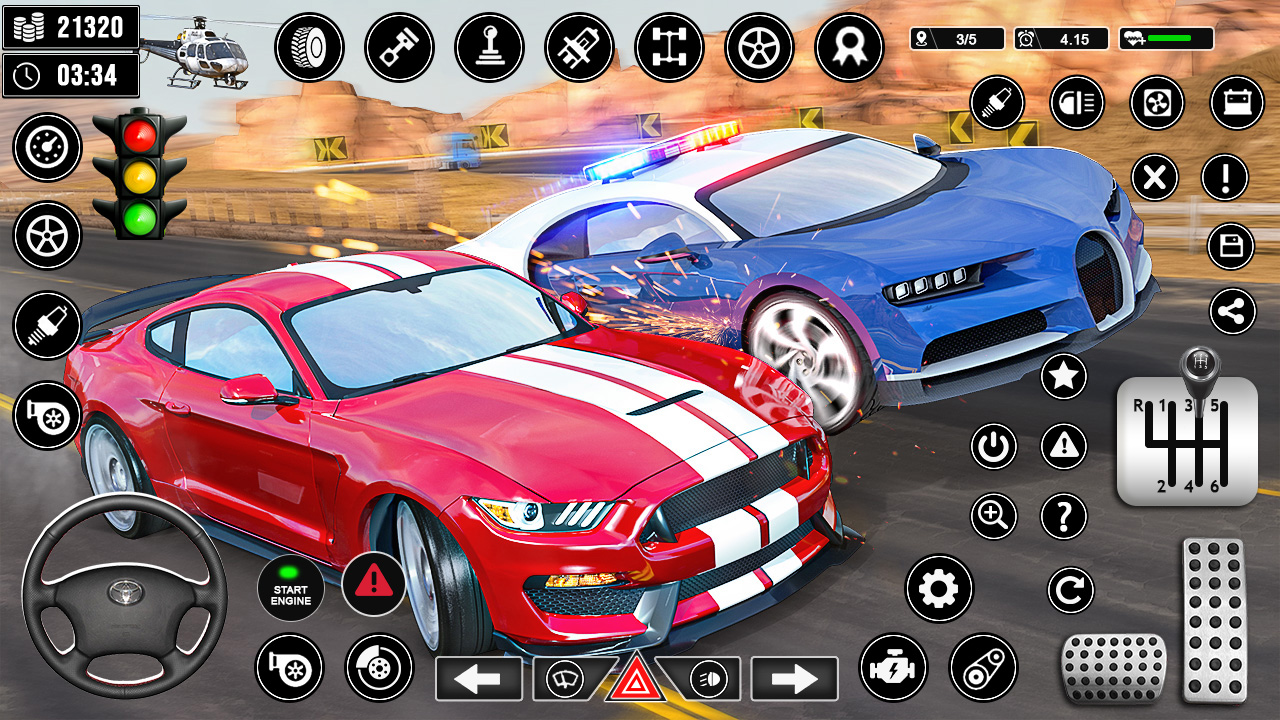The height and width of the screenshot is (720, 1280).
Task: Click the car battery icon in top right
Action: tap(1236, 102)
